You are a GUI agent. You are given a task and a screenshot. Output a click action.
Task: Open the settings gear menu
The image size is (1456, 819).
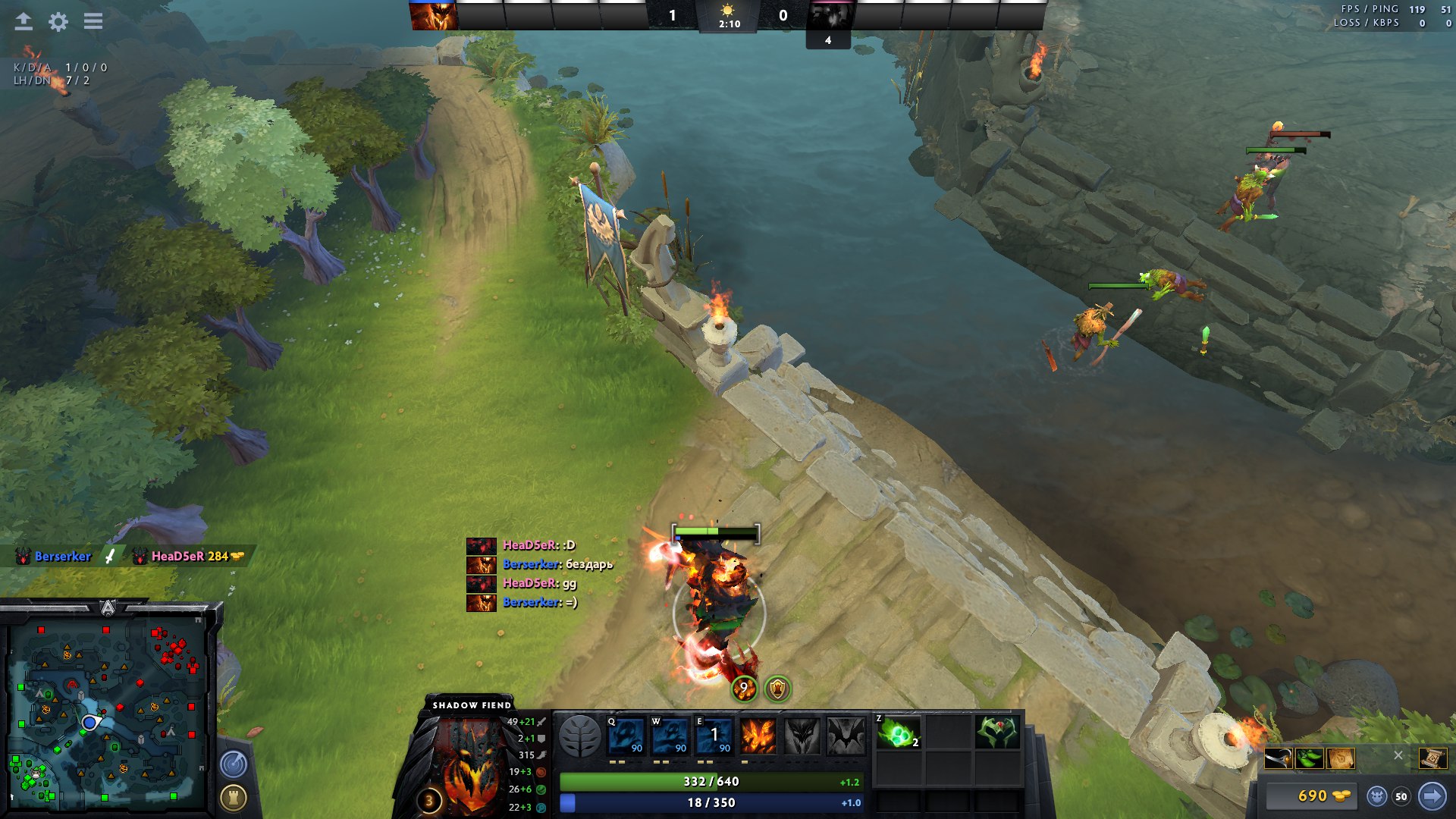click(x=58, y=21)
